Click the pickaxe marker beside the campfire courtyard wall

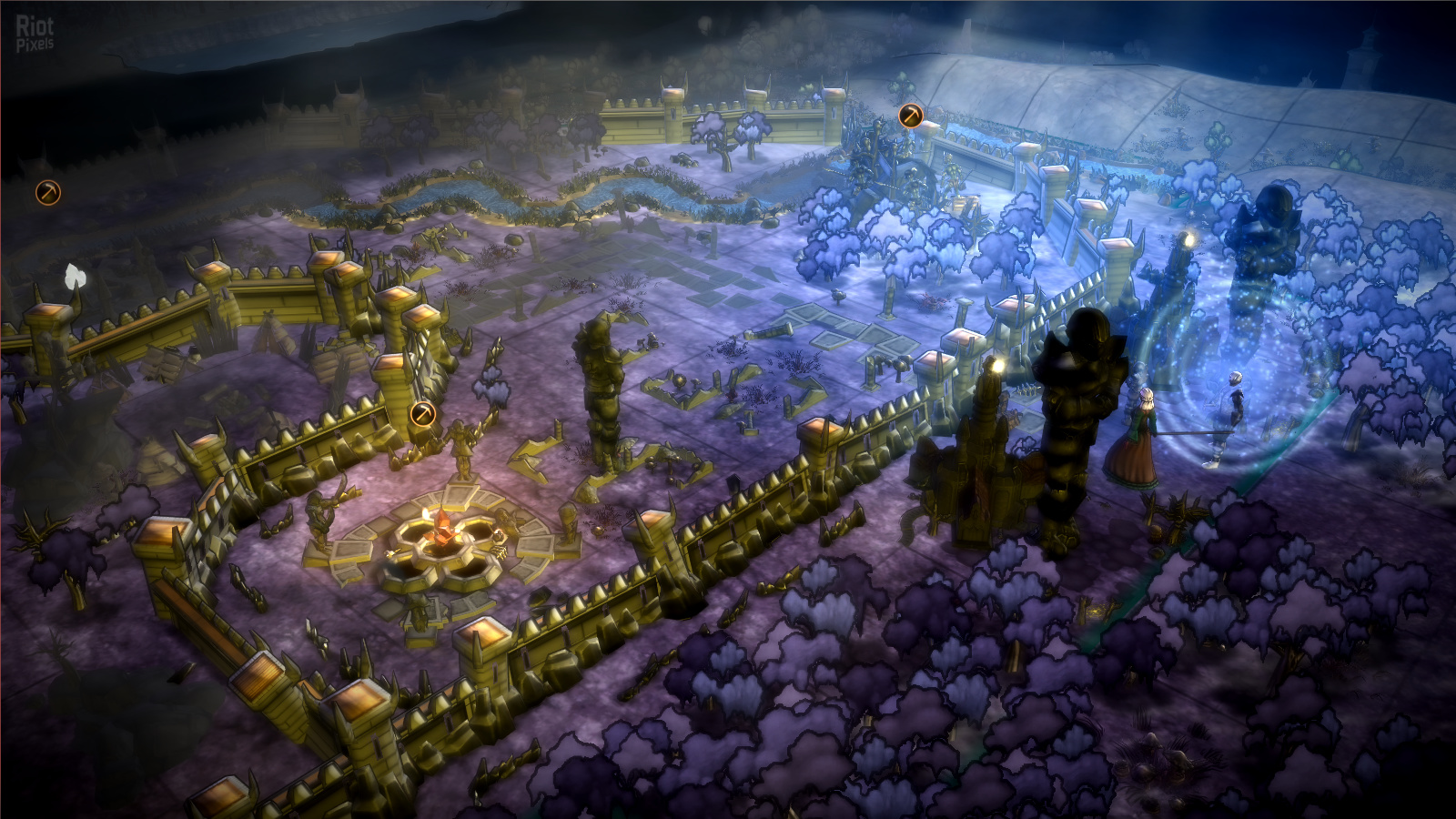click(x=422, y=414)
